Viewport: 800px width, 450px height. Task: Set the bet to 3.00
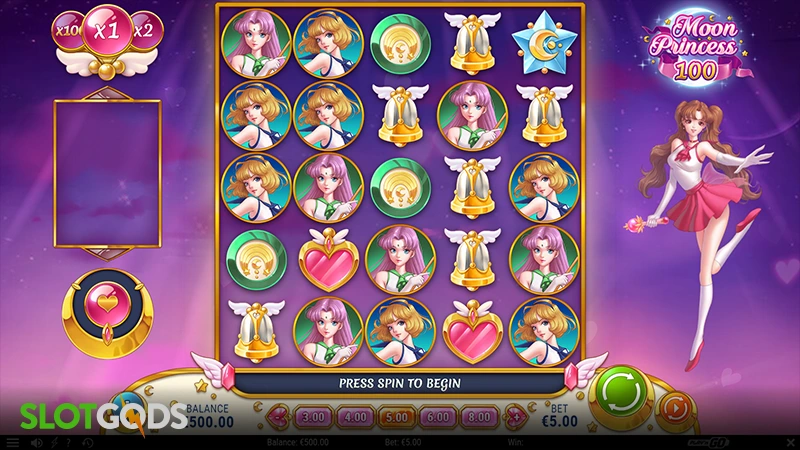315,414
